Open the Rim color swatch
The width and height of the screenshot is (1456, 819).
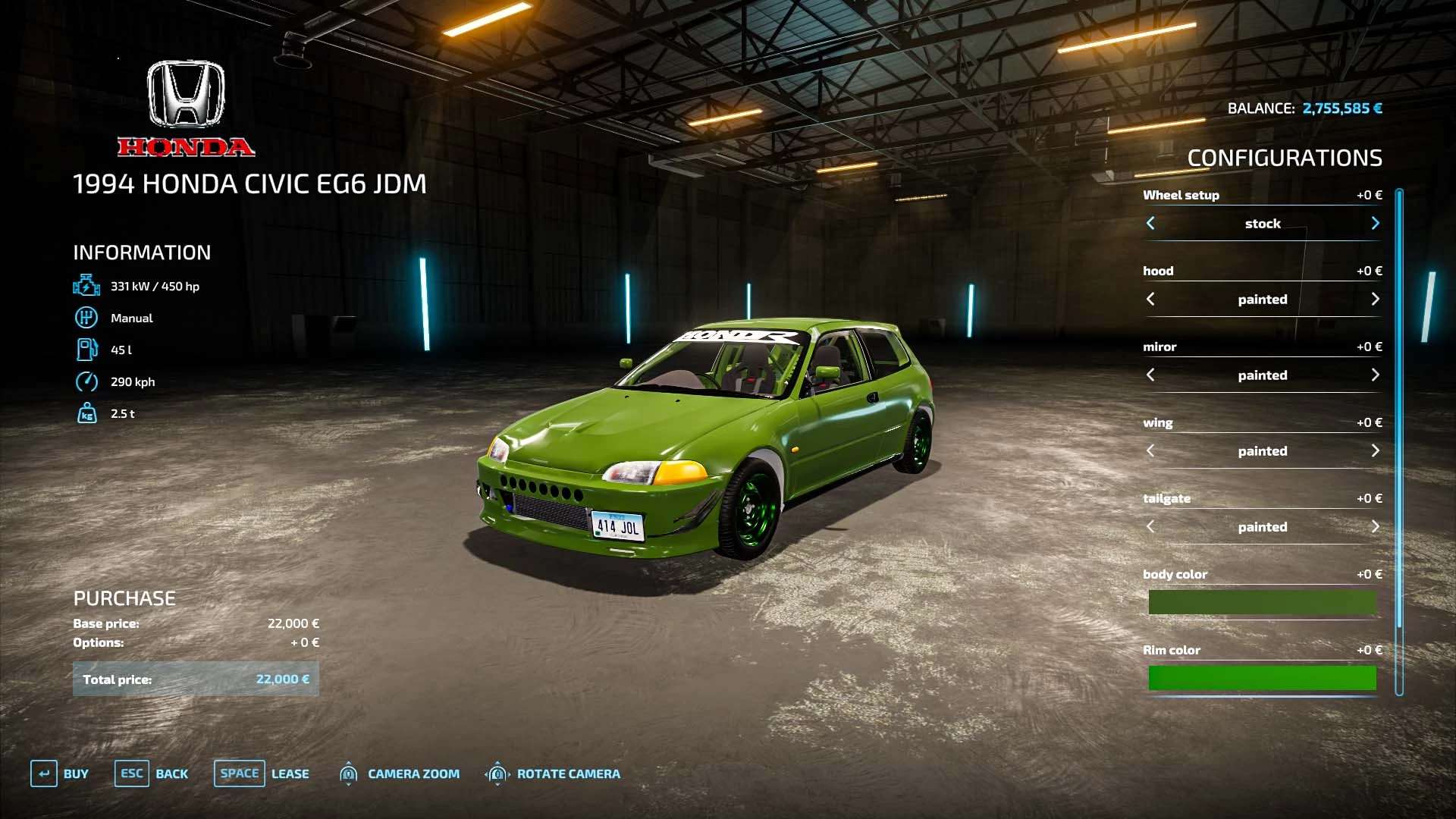[x=1262, y=678]
